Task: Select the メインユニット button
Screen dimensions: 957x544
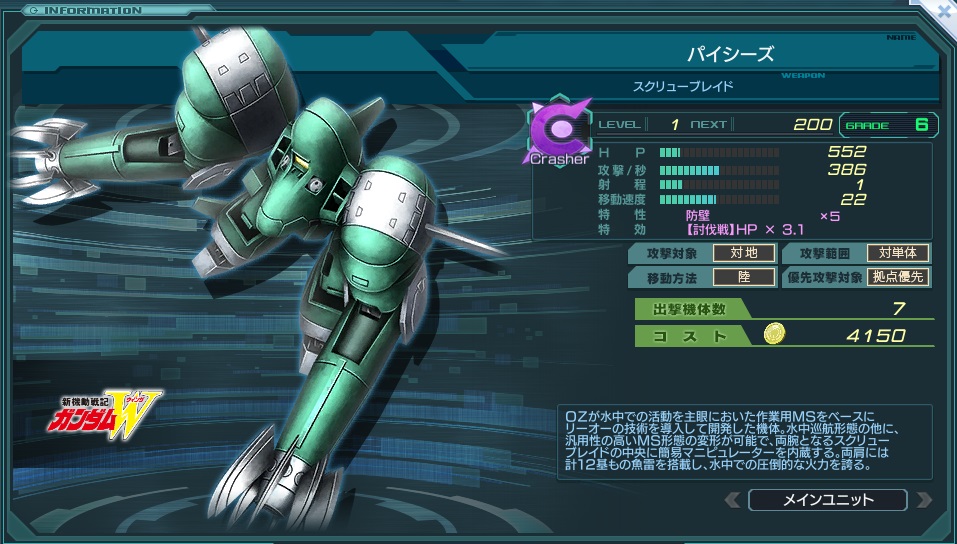Action: coord(827,500)
